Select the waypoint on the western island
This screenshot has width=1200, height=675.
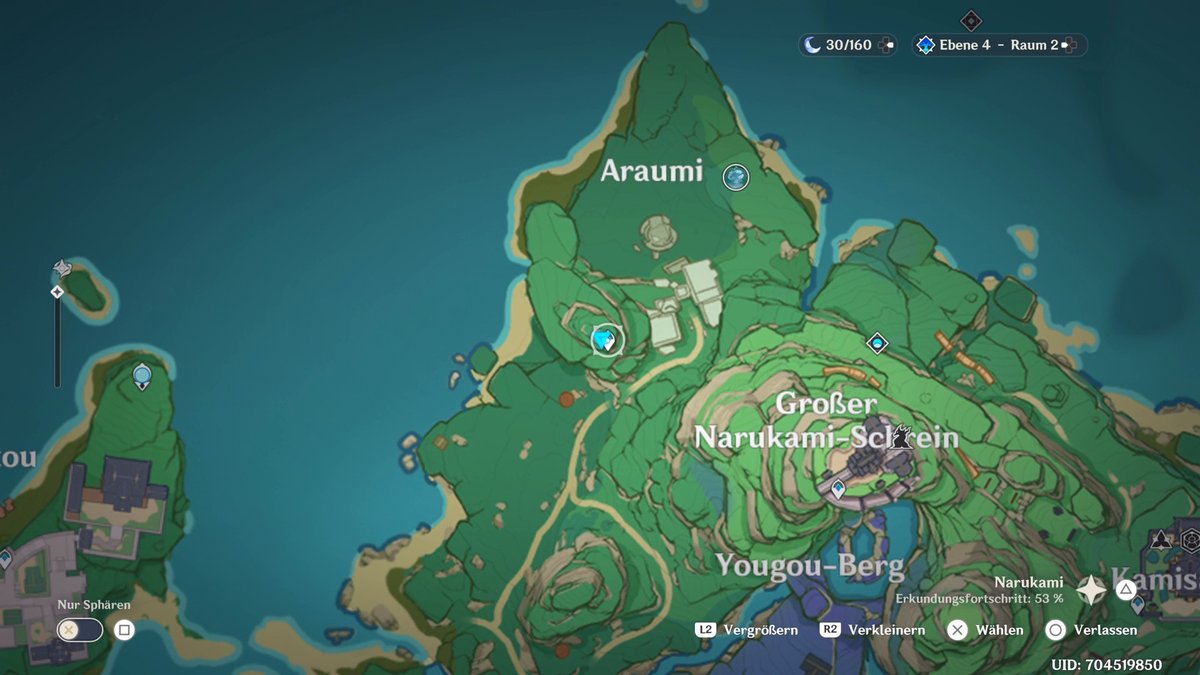142,376
